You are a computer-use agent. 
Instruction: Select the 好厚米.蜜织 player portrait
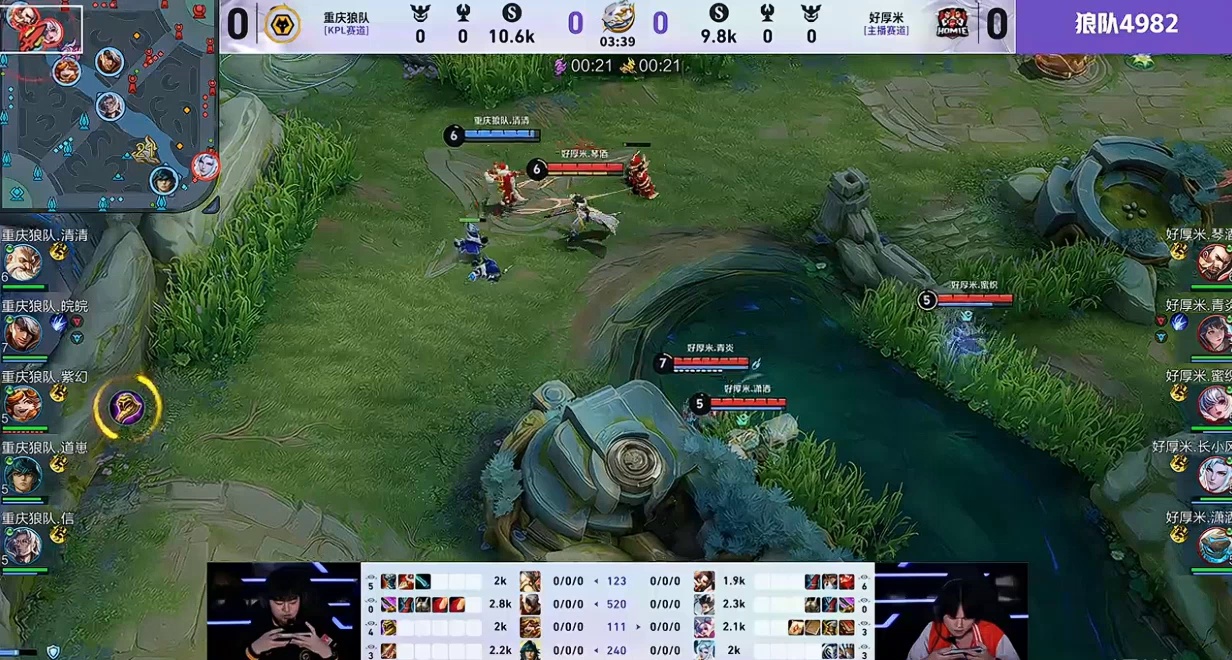[1213, 404]
